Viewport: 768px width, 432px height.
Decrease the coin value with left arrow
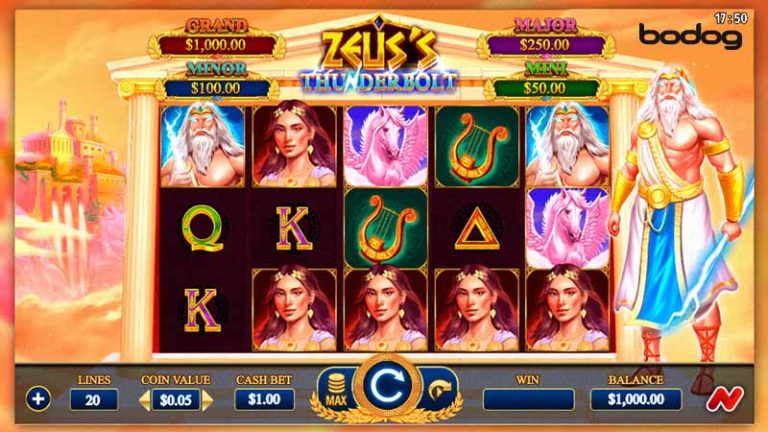point(143,399)
